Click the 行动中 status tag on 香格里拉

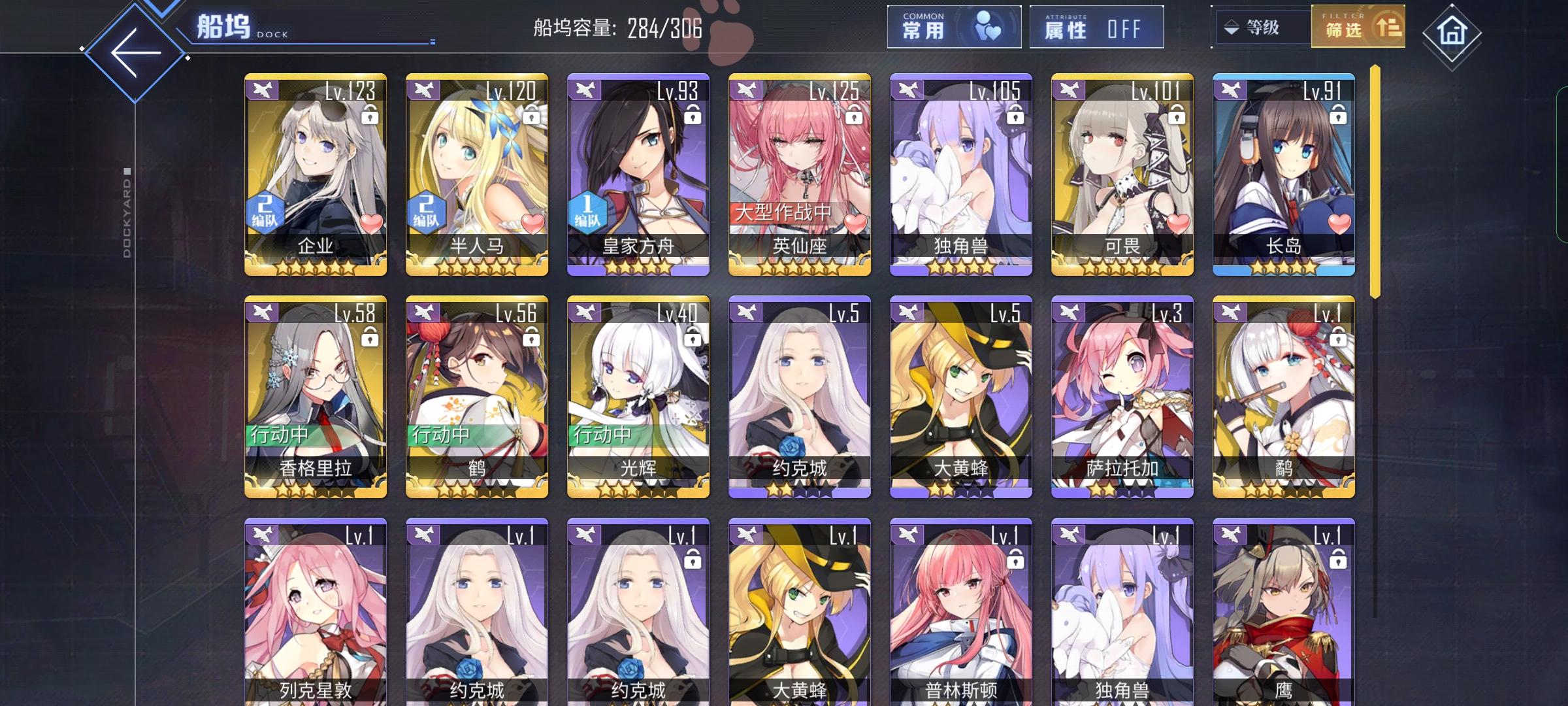[278, 433]
